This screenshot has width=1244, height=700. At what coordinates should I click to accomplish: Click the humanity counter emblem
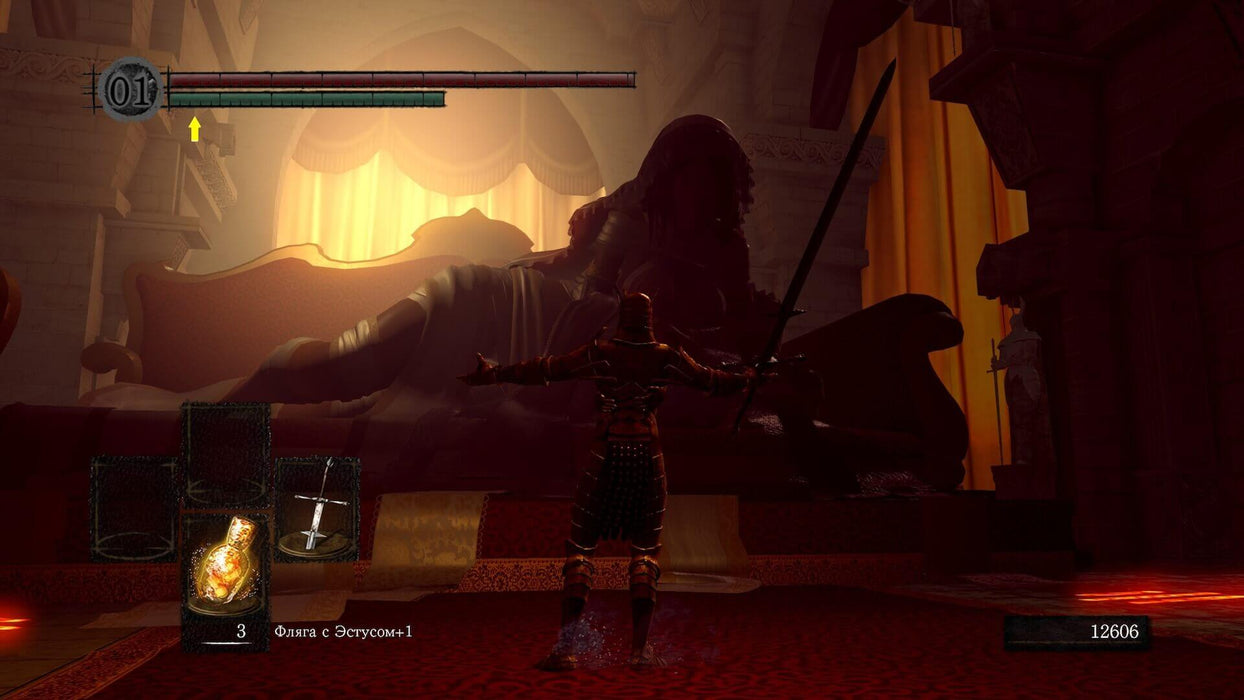(130, 90)
